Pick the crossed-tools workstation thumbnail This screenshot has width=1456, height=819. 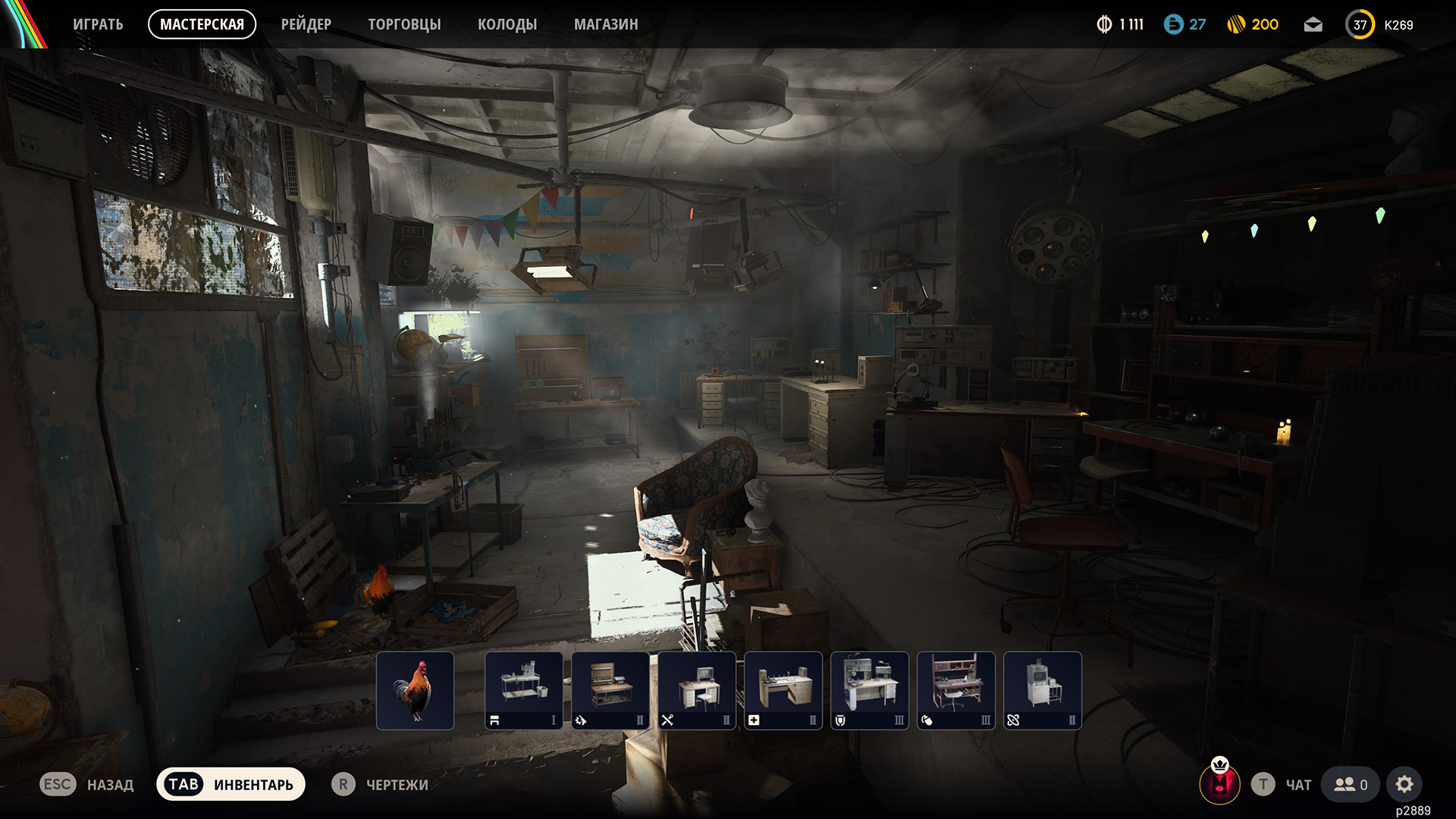(697, 690)
